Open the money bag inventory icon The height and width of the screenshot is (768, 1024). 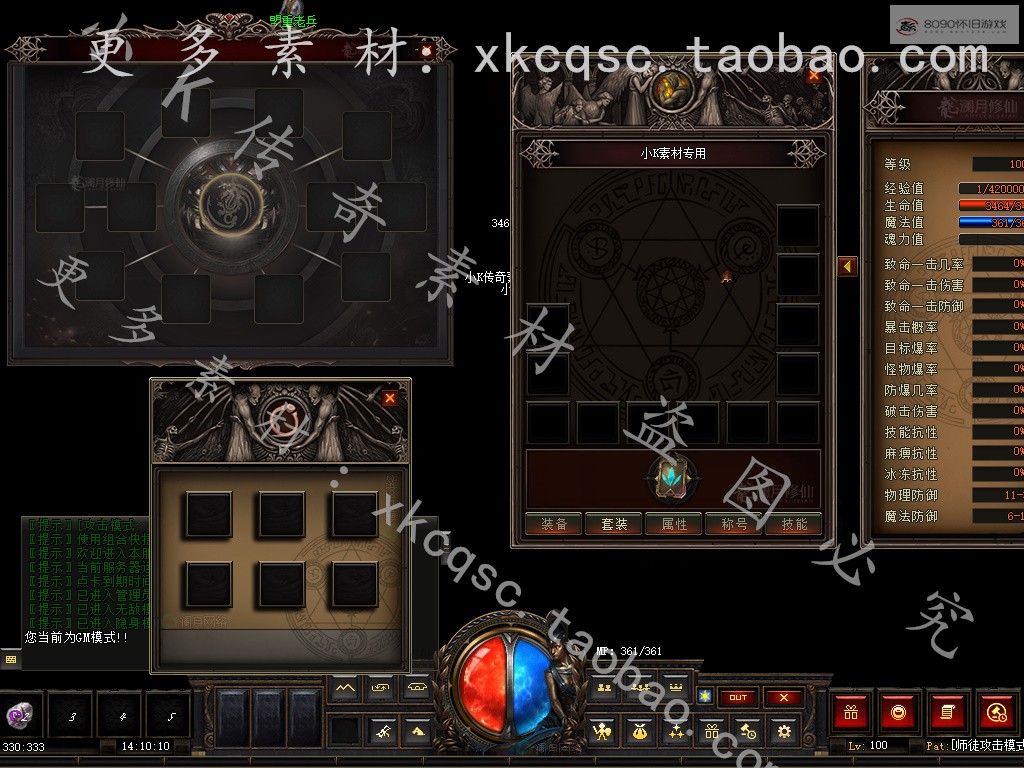638,732
